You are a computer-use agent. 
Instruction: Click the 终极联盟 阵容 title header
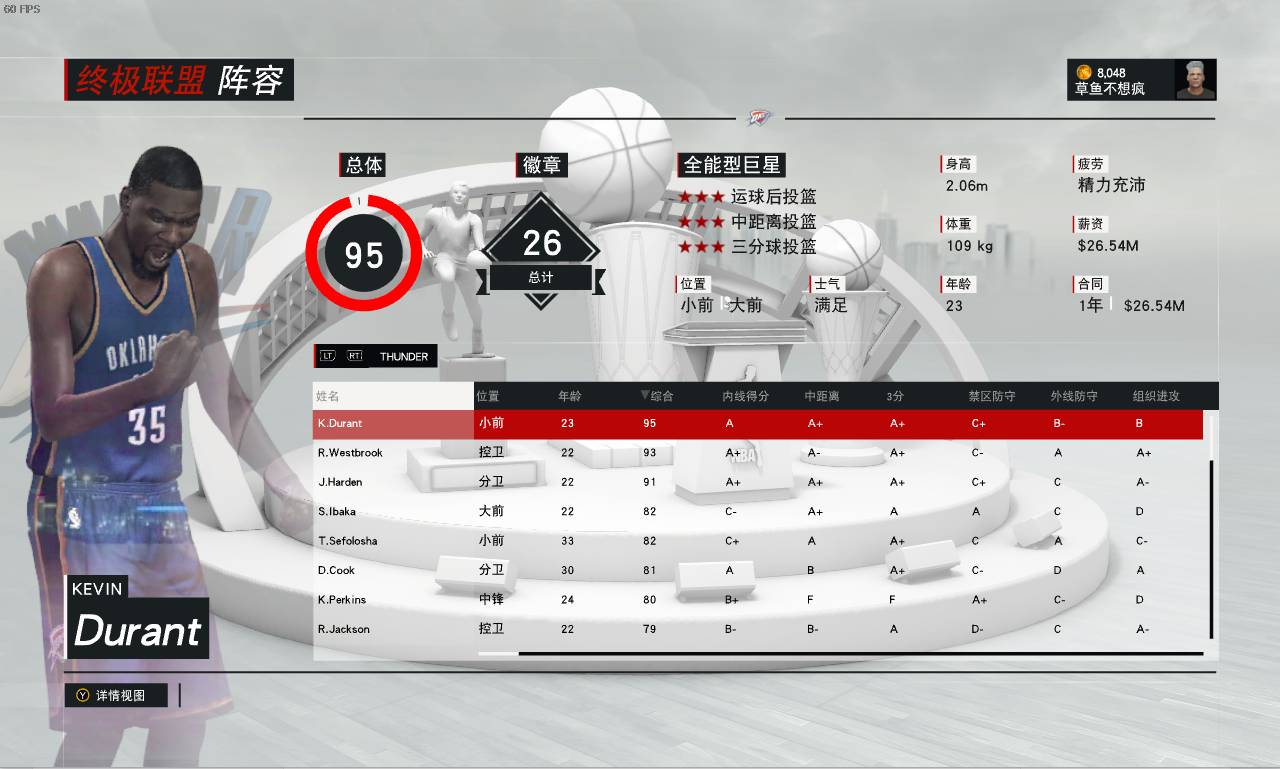(x=178, y=80)
